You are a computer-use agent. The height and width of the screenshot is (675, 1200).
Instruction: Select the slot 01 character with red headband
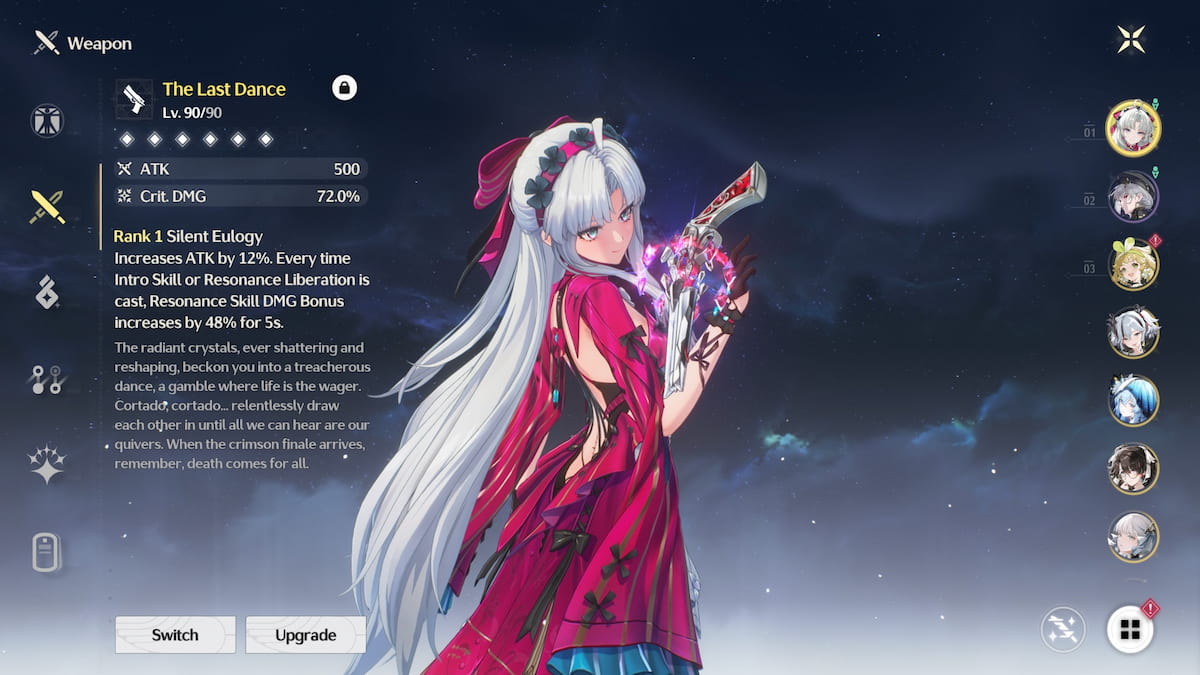point(1133,127)
